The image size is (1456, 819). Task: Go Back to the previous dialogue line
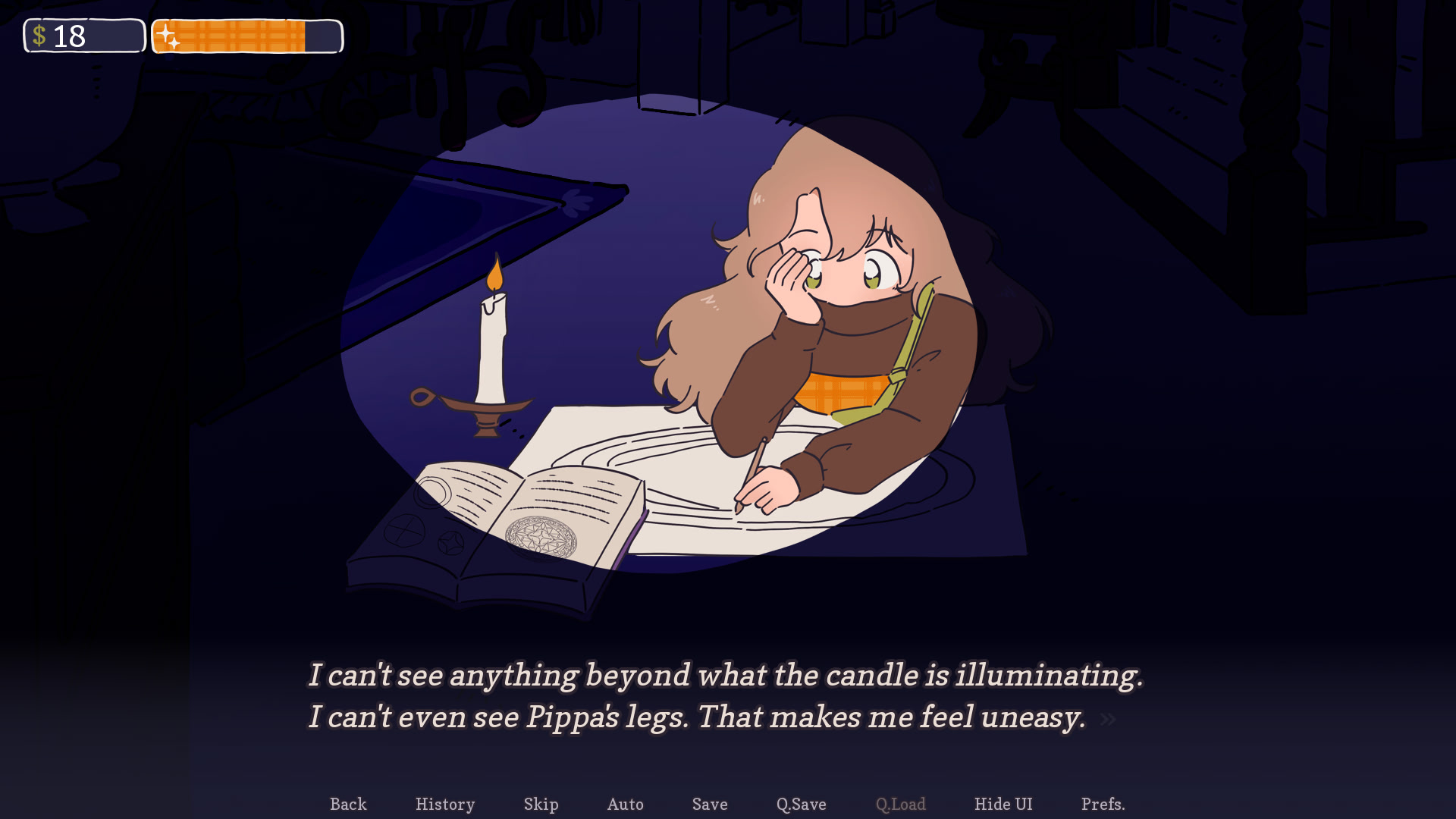(348, 804)
